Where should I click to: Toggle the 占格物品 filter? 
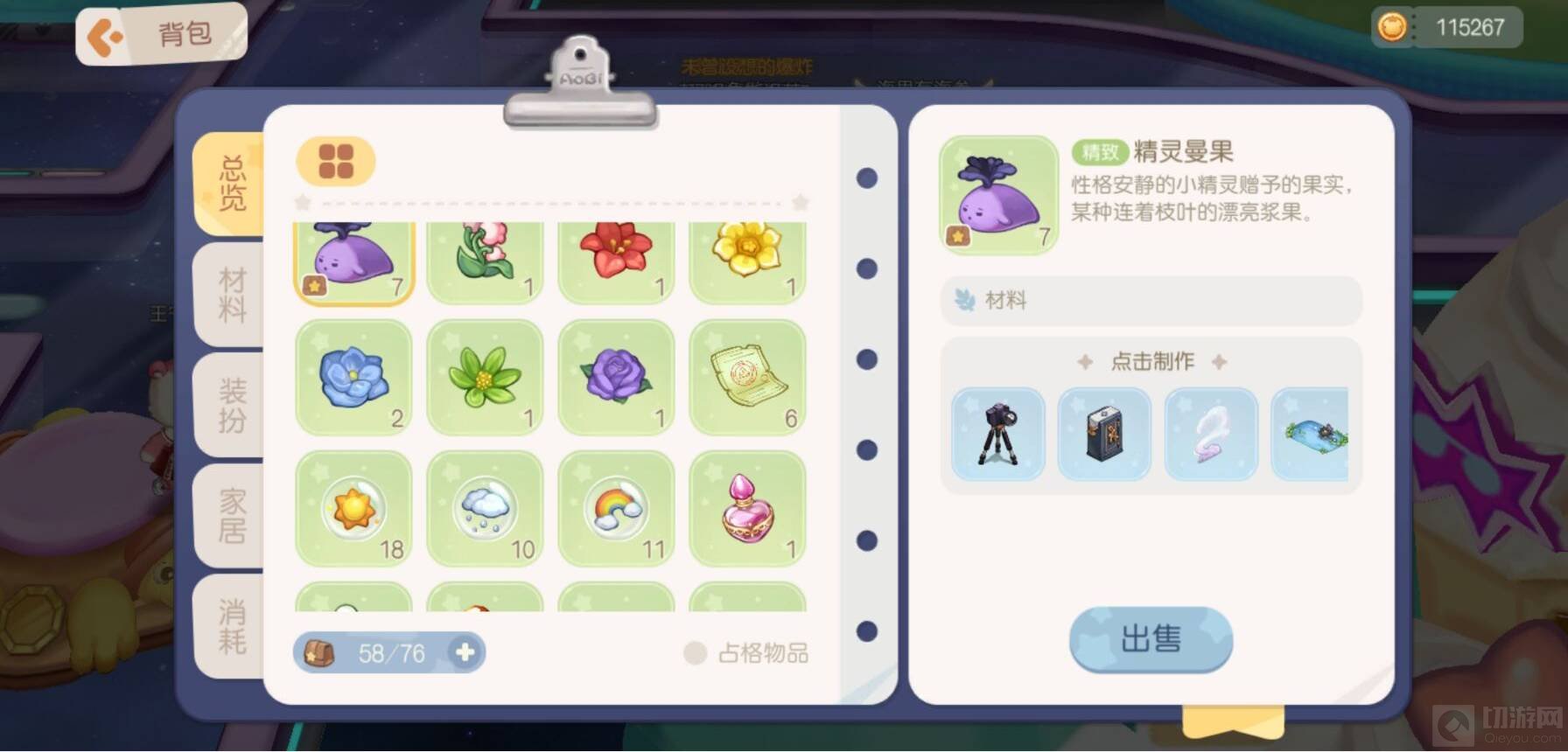(696, 653)
